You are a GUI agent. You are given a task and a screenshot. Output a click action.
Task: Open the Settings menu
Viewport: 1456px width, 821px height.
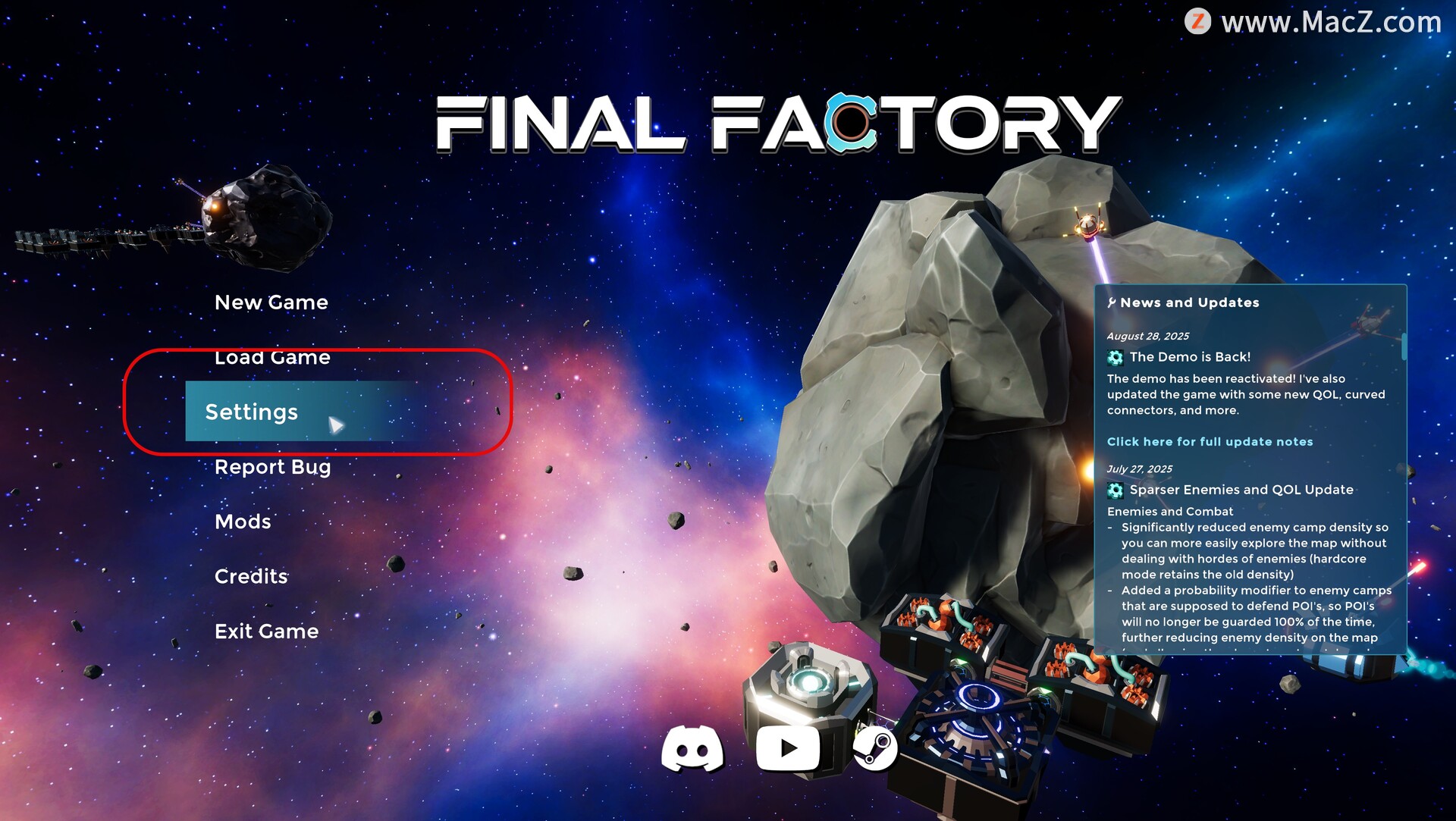pos(252,412)
